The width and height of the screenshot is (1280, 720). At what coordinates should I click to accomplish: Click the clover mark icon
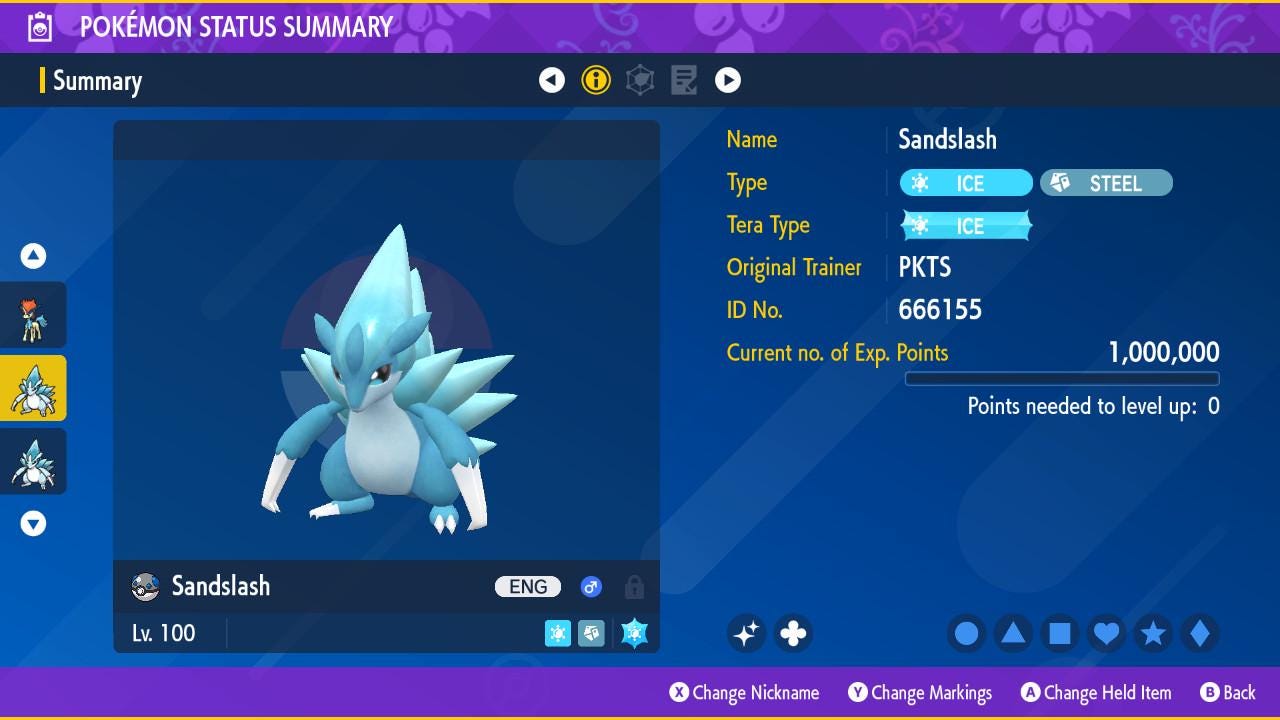(793, 633)
